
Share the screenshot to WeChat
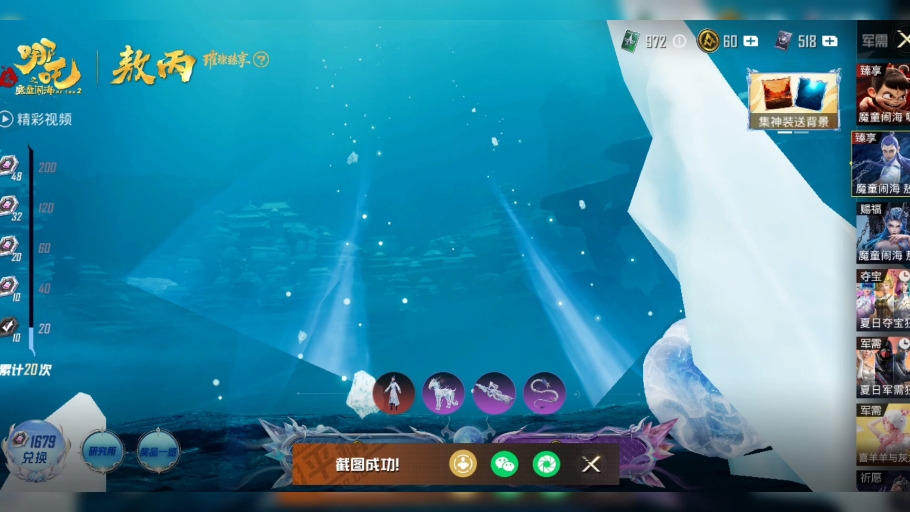504,464
